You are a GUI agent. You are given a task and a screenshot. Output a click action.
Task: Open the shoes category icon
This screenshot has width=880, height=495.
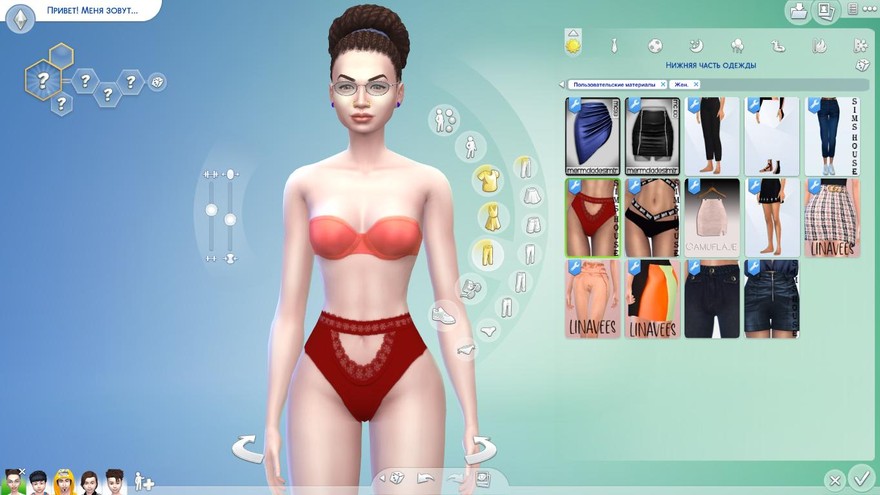click(x=443, y=315)
